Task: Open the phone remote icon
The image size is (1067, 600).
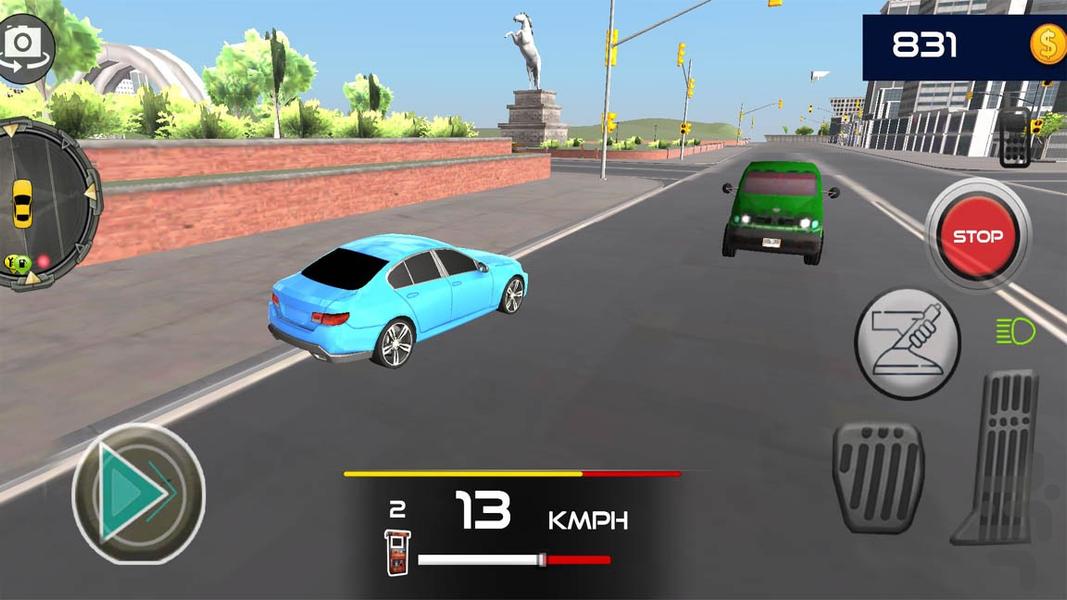Action: (1013, 137)
